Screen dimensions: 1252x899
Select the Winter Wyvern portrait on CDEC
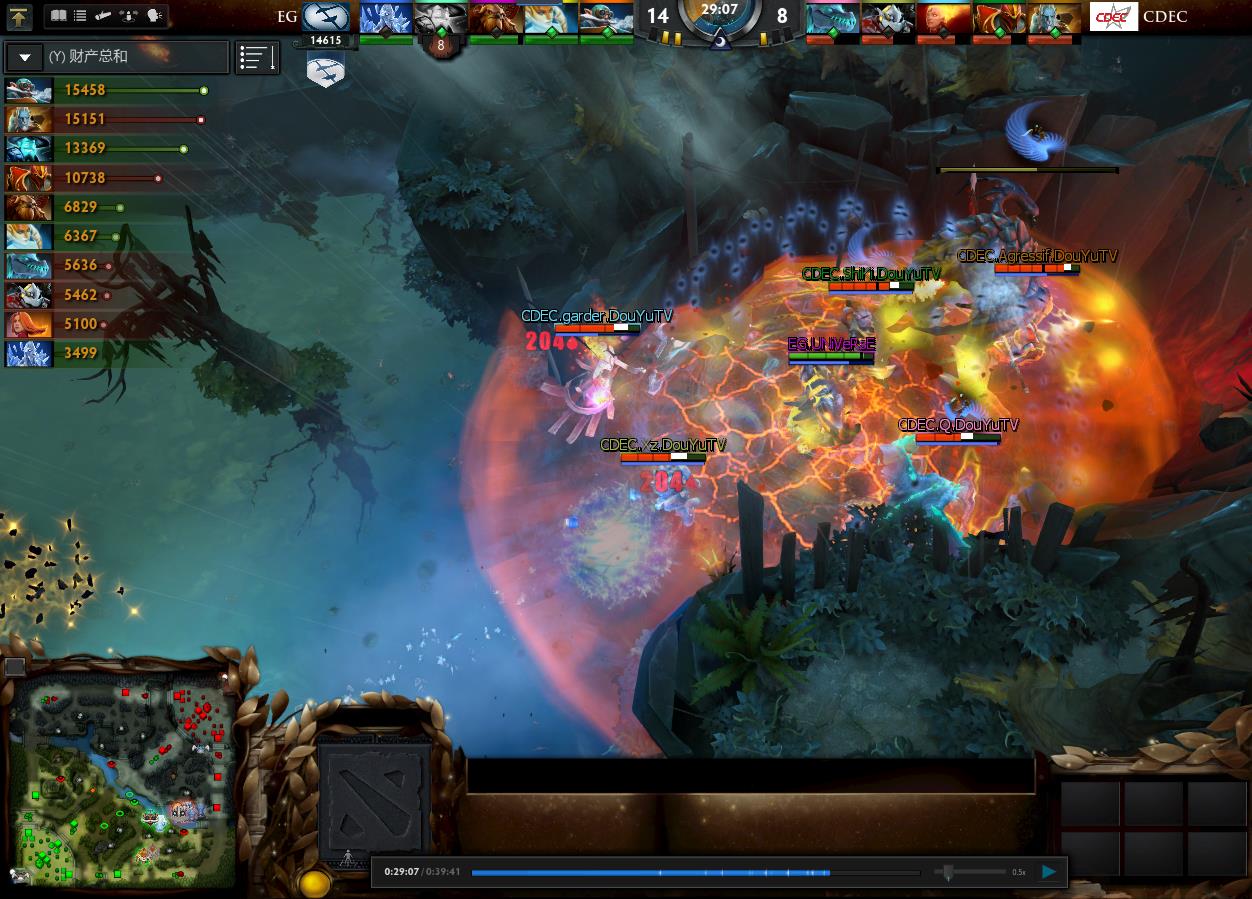point(832,18)
